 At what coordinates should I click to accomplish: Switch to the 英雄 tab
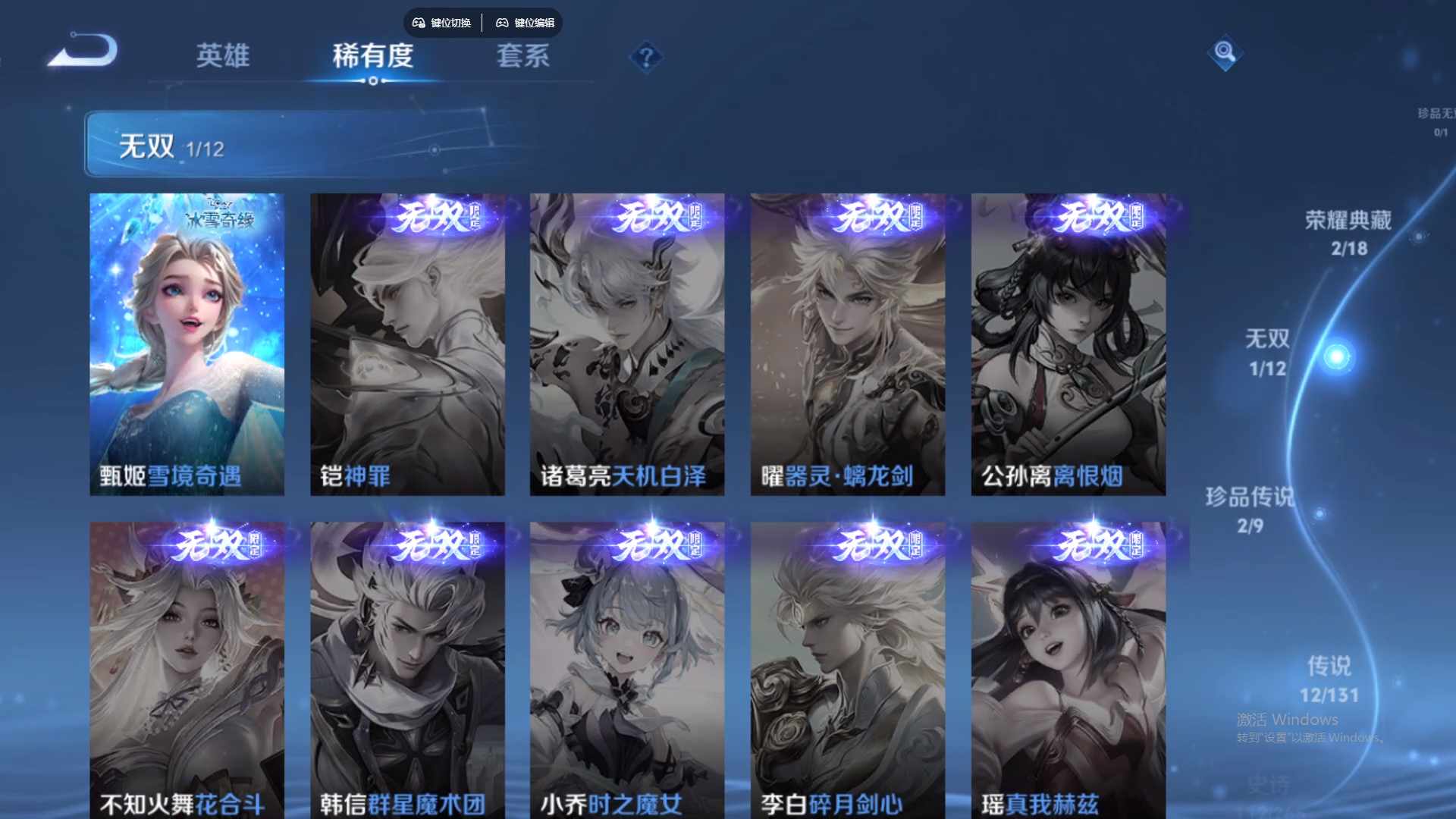click(224, 57)
